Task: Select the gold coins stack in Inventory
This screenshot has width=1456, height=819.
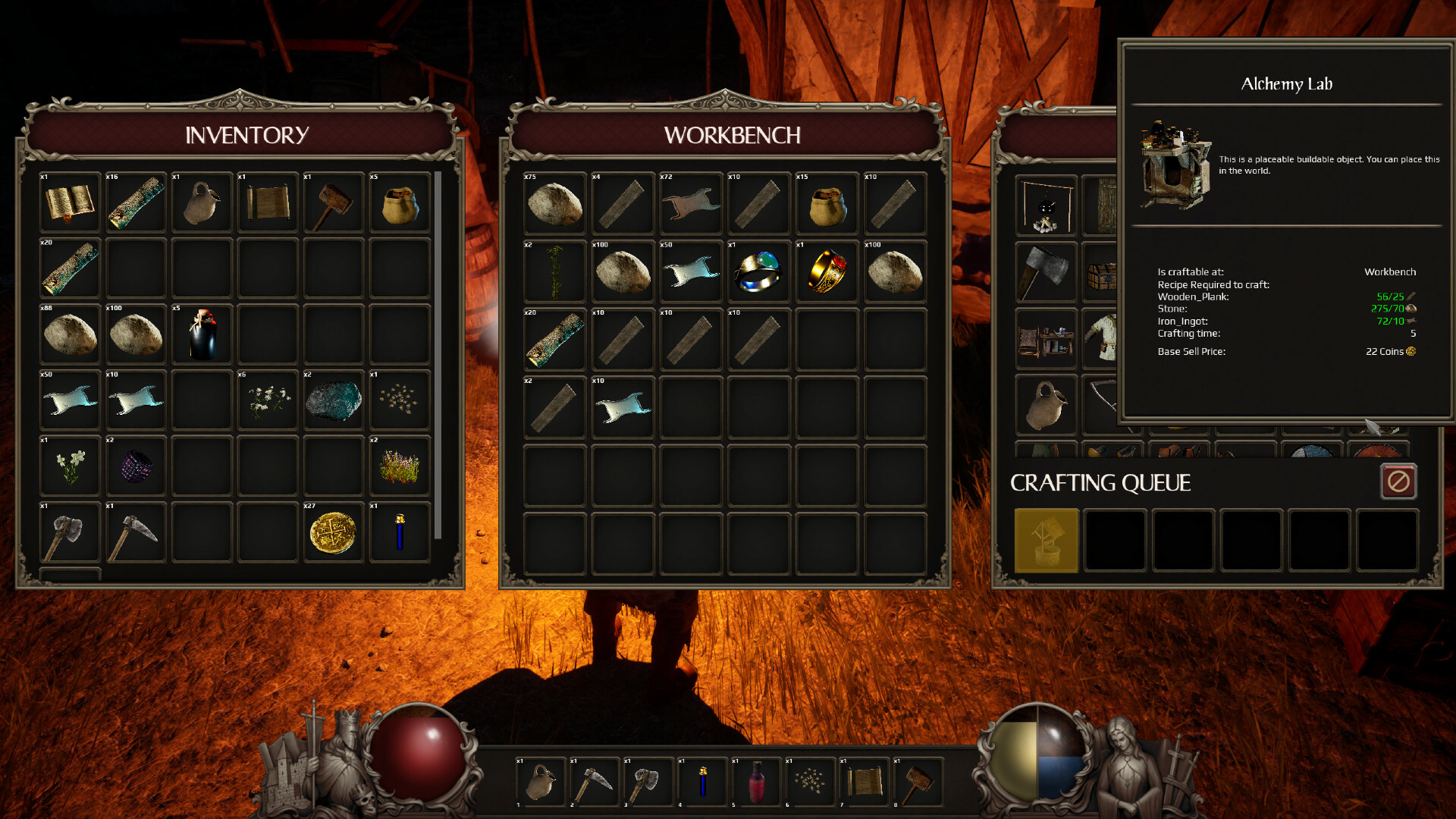Action: click(x=334, y=532)
